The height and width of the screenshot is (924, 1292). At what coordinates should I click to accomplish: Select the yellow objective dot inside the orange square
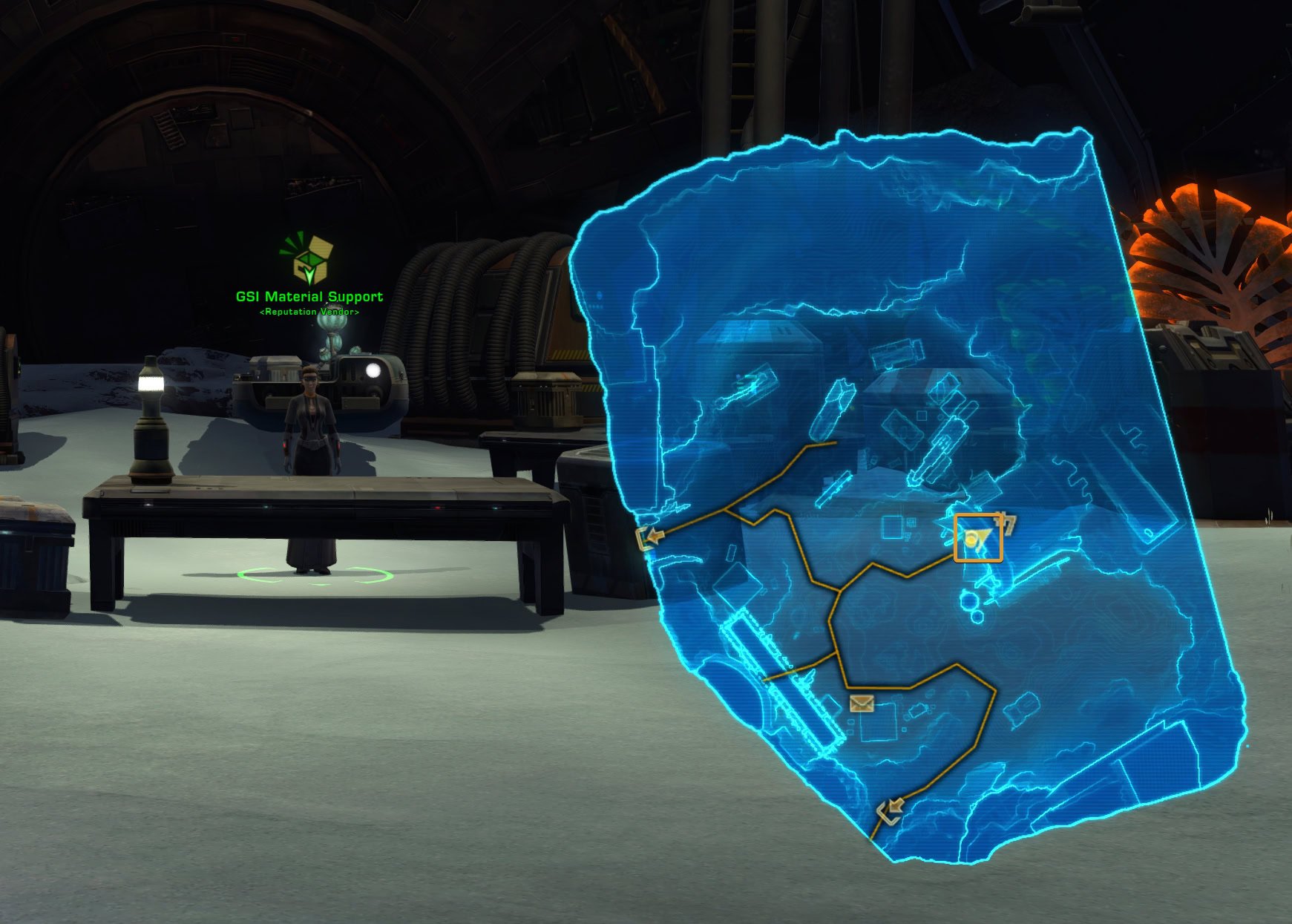click(971, 539)
